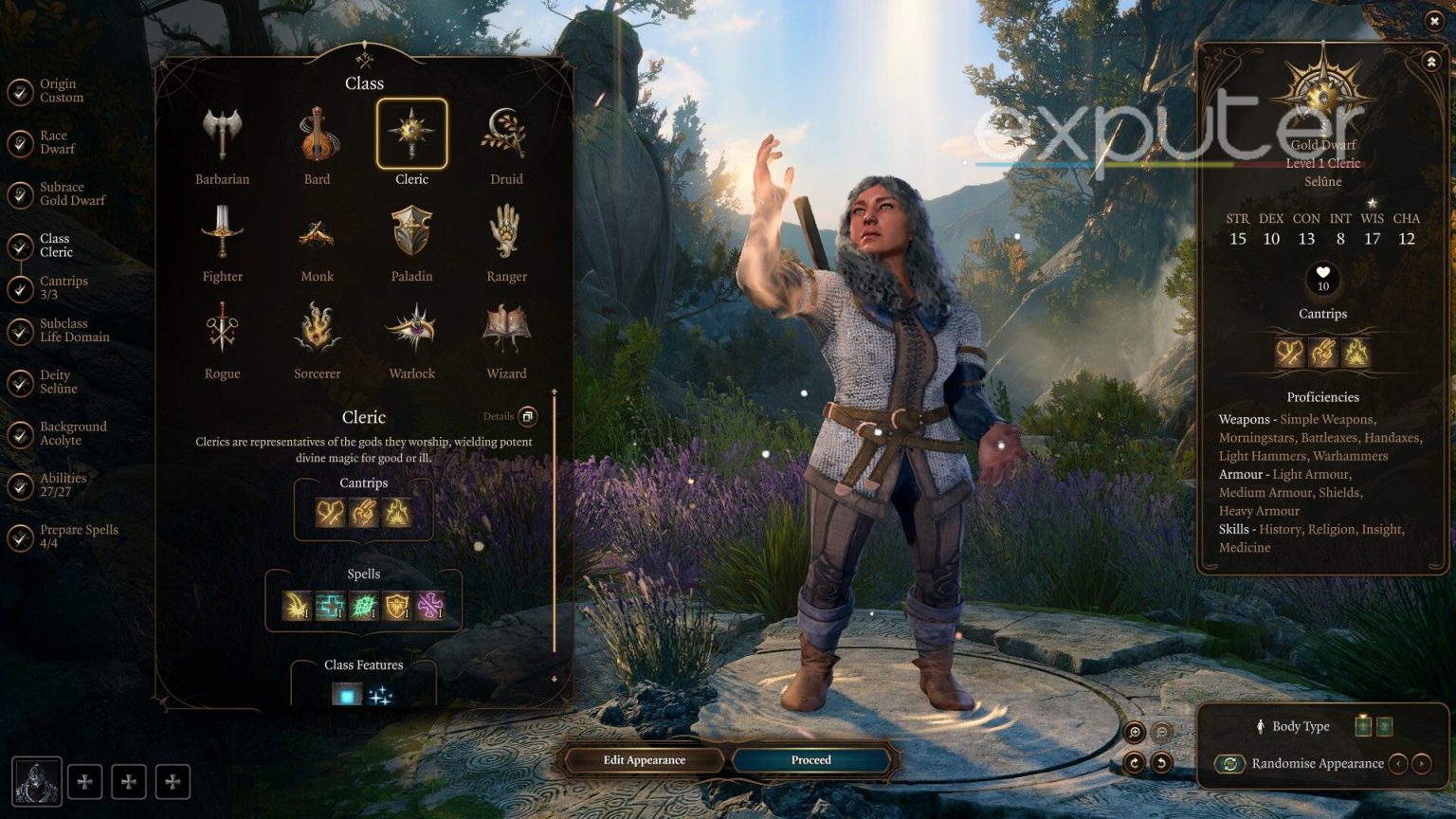Image resolution: width=1456 pixels, height=819 pixels.
Task: Click the next arrow beside Randomise Appearance
Action: (x=1424, y=763)
